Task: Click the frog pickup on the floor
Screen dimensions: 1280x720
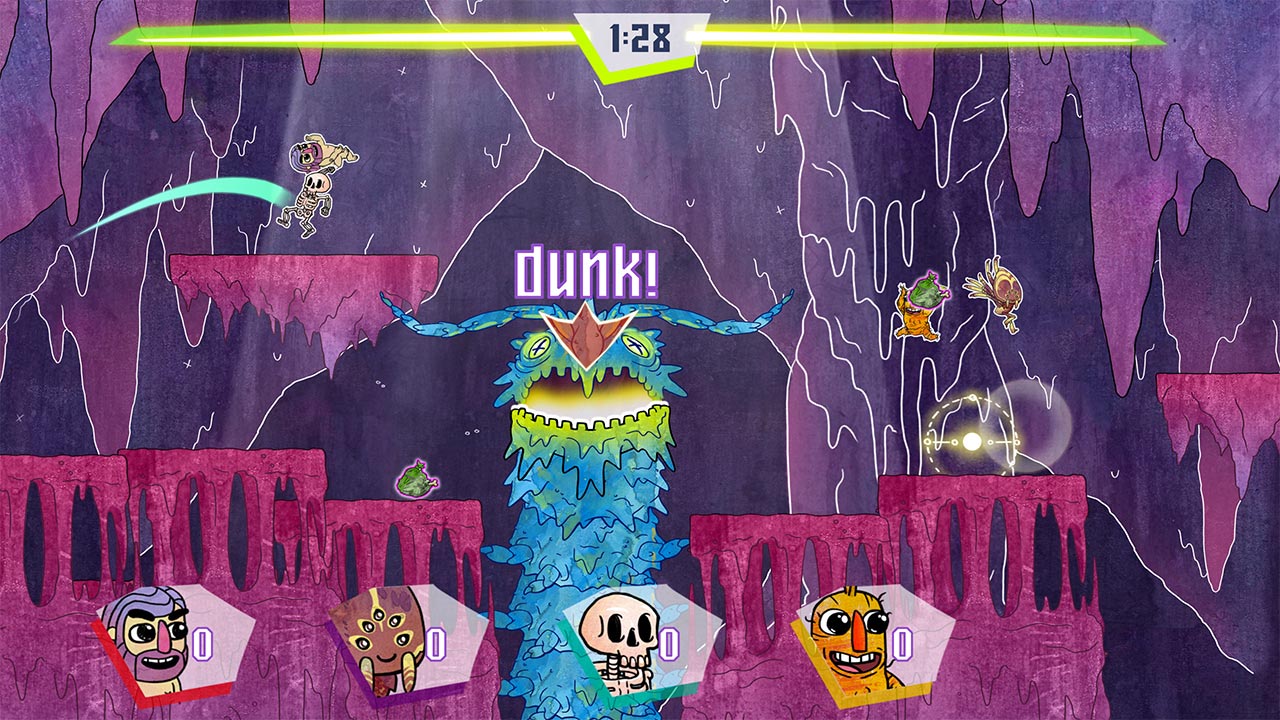Action: pyautogui.click(x=418, y=480)
